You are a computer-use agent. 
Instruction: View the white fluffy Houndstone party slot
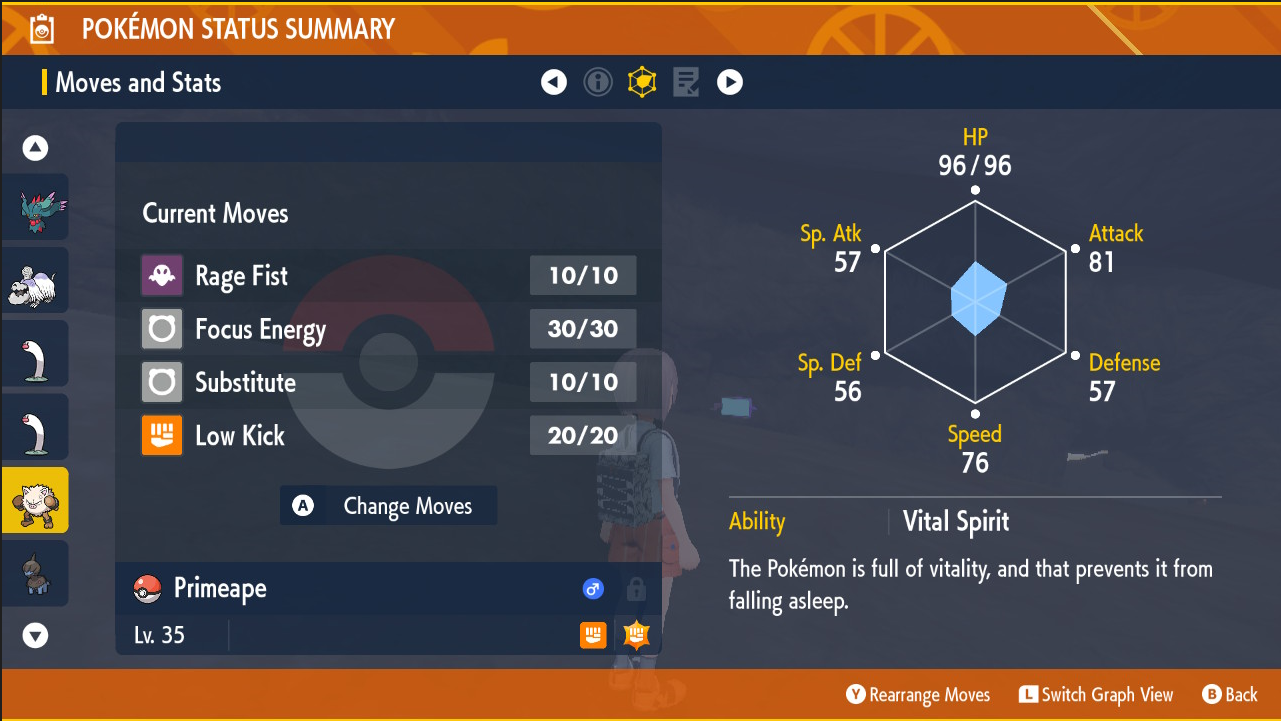pos(35,281)
